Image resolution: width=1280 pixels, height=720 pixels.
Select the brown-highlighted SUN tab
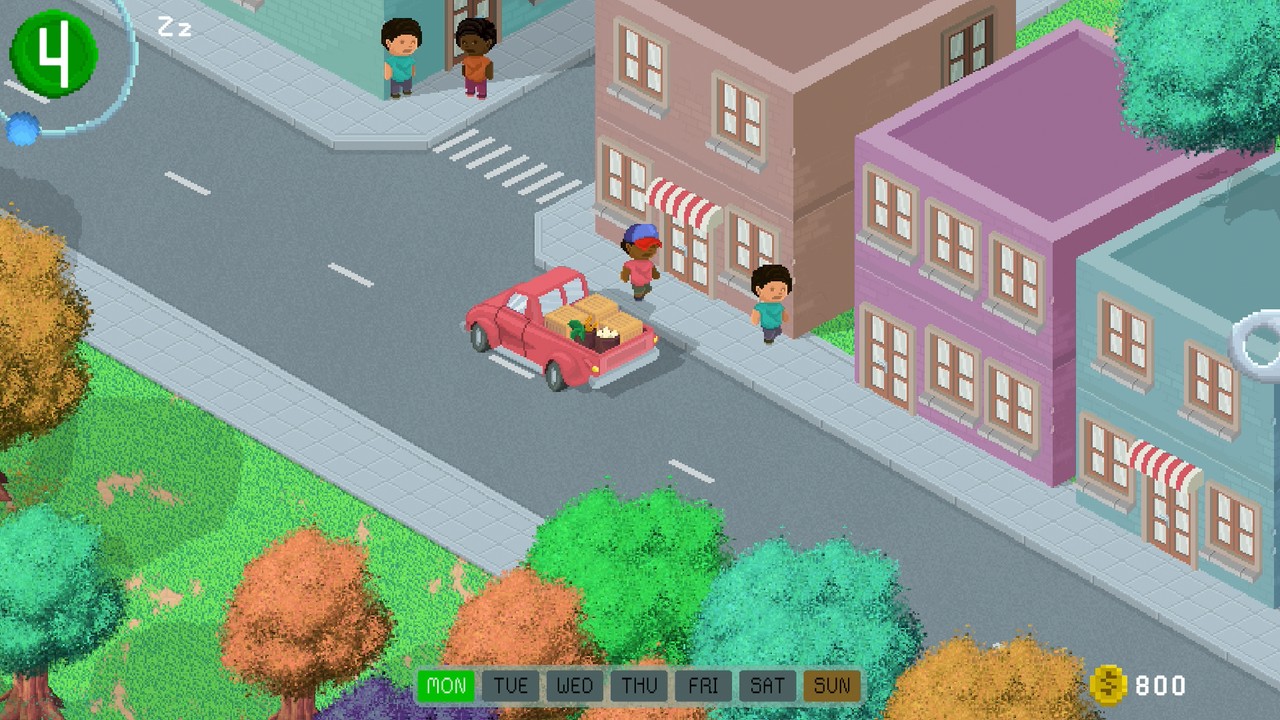tap(831, 686)
